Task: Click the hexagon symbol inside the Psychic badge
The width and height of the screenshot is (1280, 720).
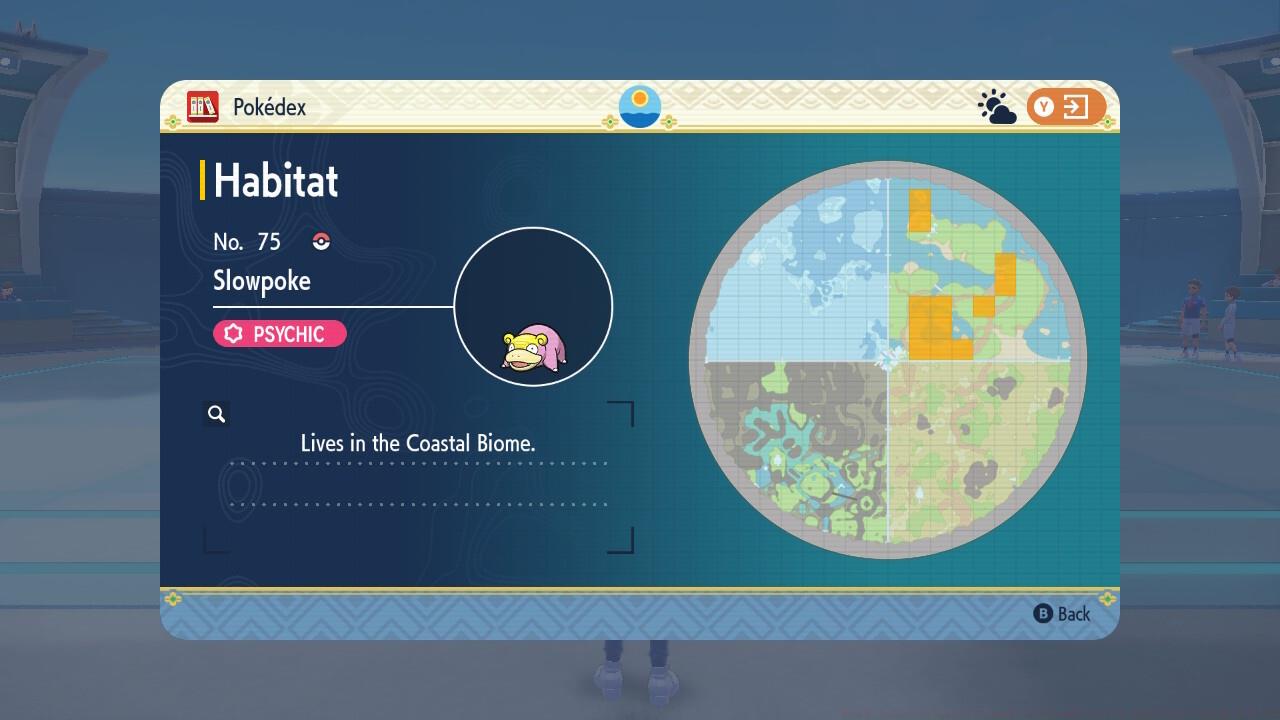Action: pos(233,334)
